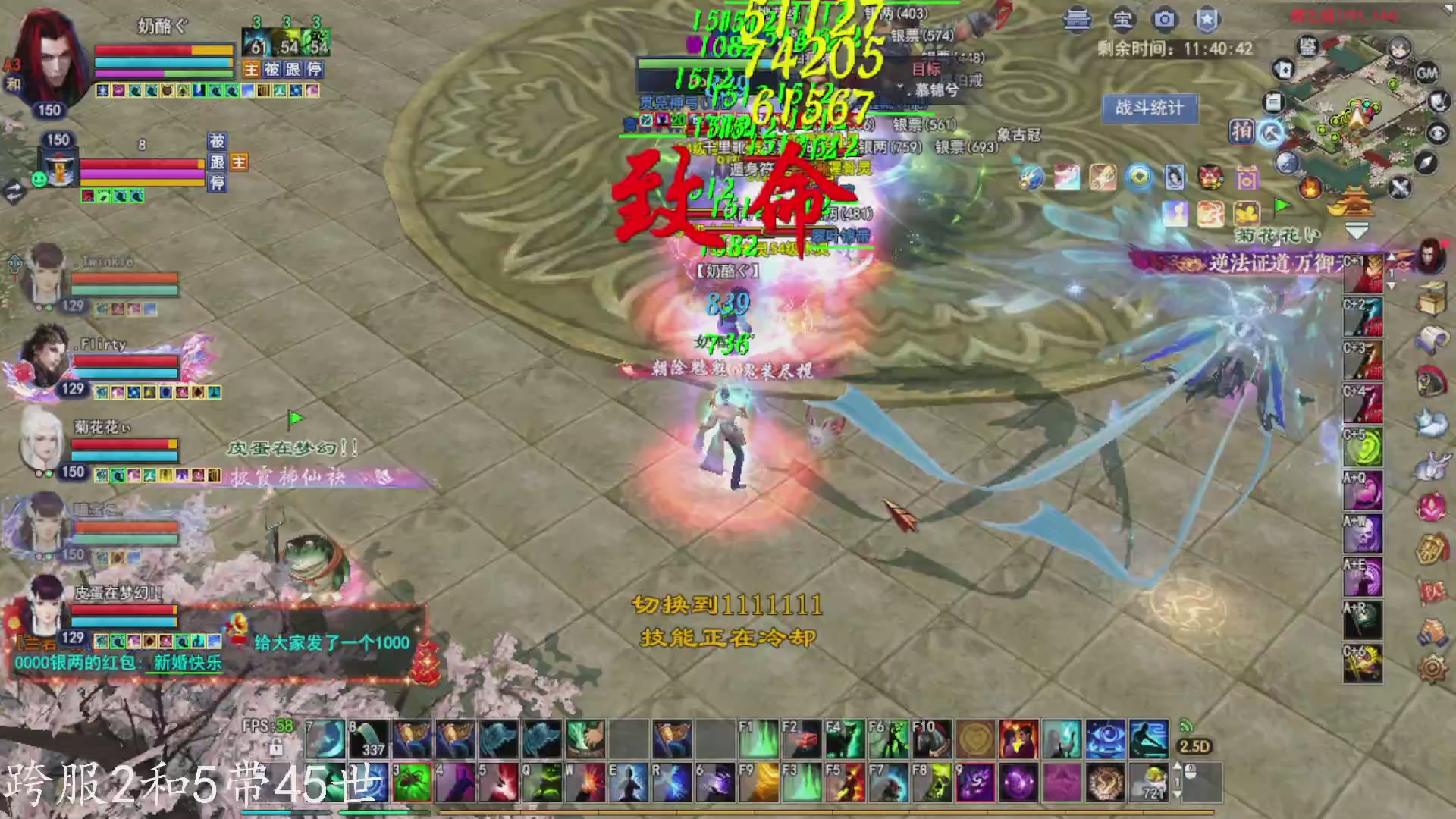Screen dimensions: 1456x819
Task: Click the 战斗统计 battle statistics button
Action: pos(1150,108)
